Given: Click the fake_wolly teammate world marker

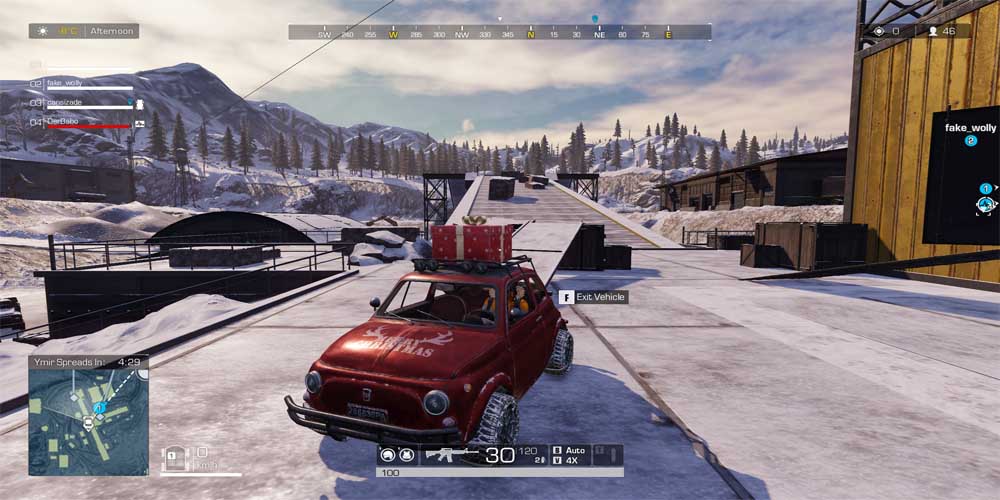Looking at the screenshot, I should [x=970, y=129].
